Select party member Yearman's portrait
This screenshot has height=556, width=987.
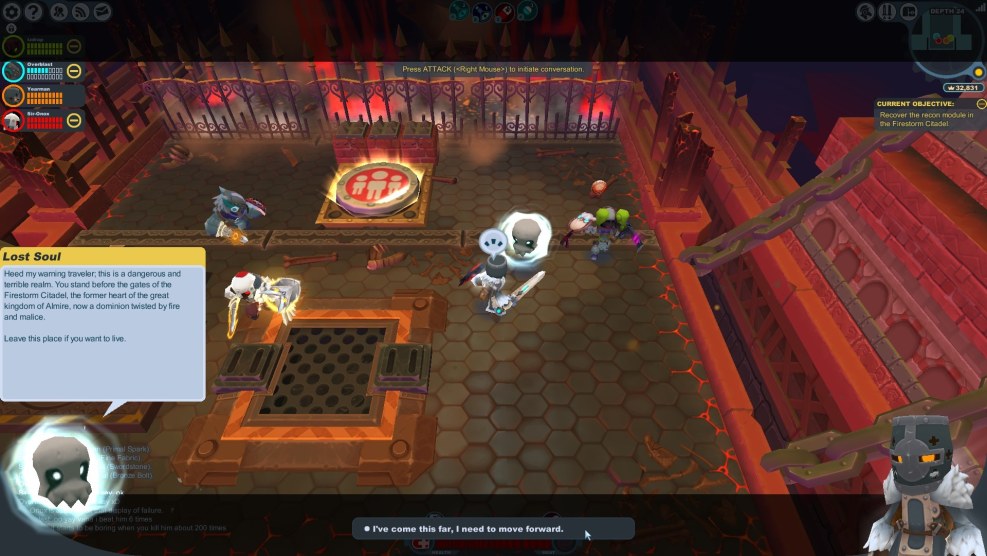[x=13, y=96]
